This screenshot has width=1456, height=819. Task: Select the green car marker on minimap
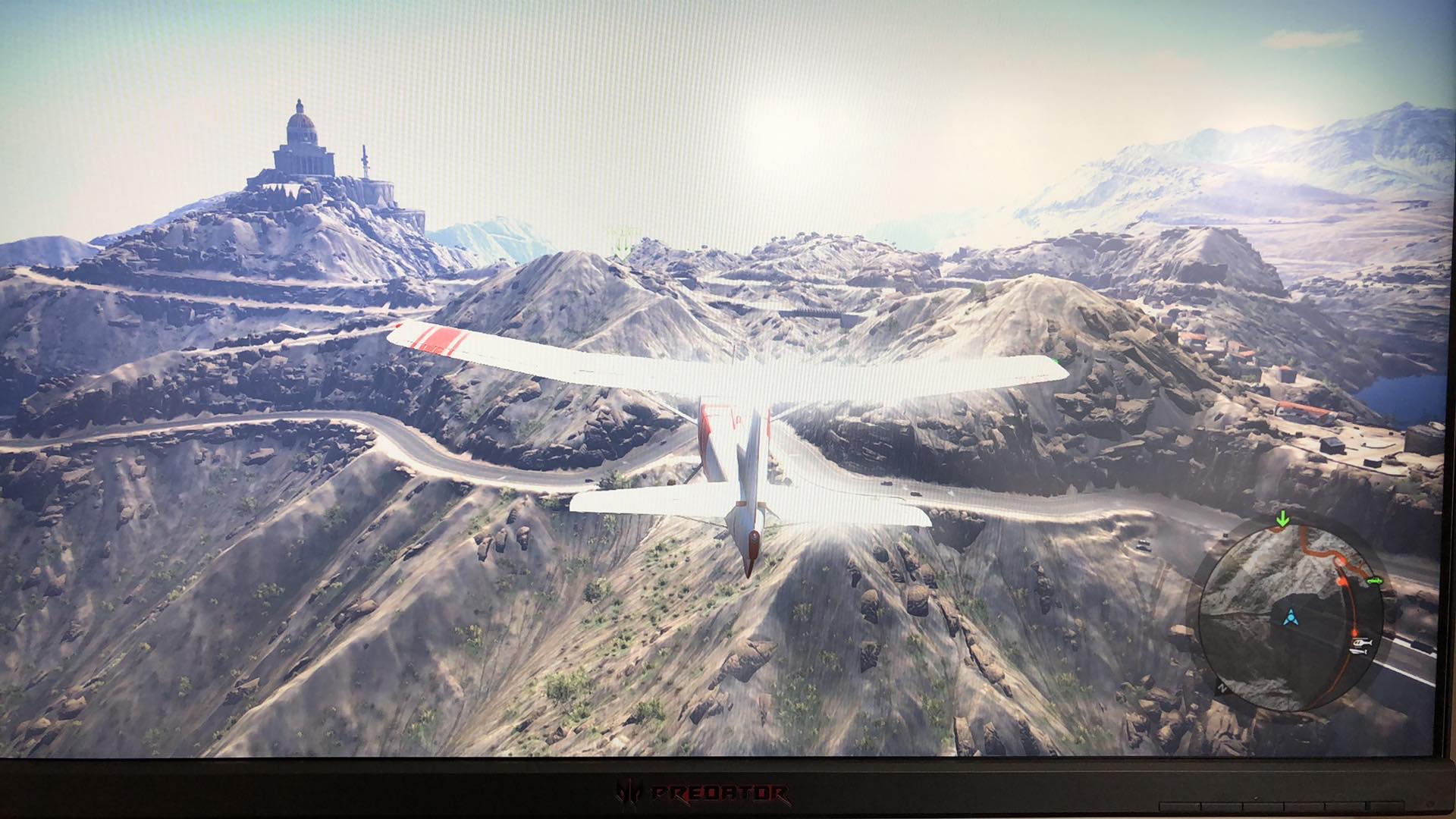(1376, 581)
